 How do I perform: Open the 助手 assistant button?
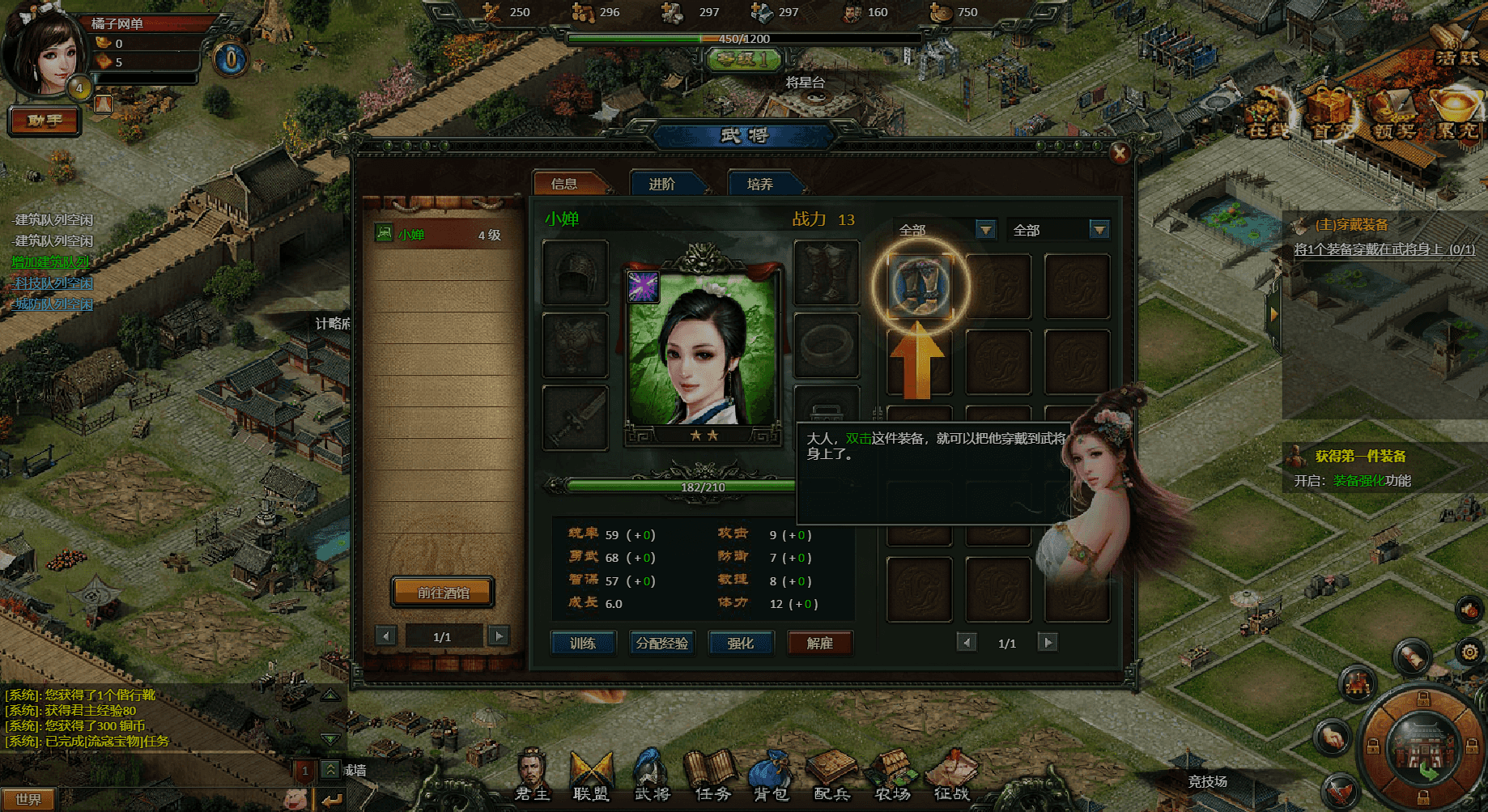tap(45, 121)
